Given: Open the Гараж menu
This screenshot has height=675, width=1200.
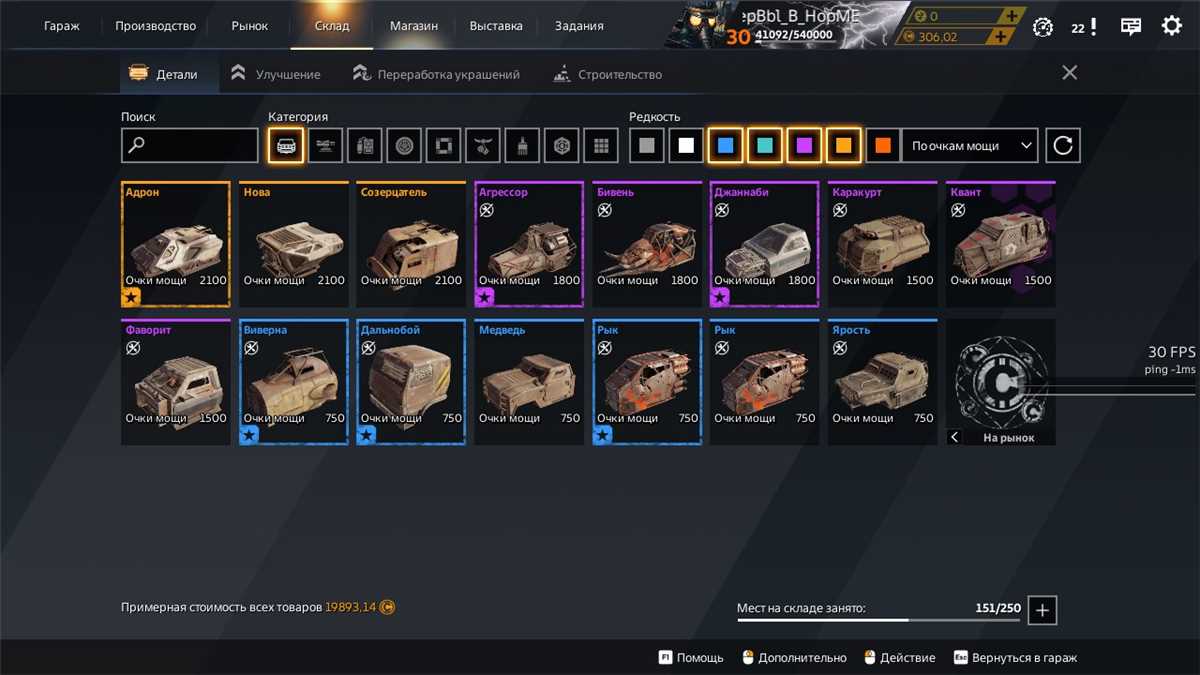Looking at the screenshot, I should click(x=62, y=26).
